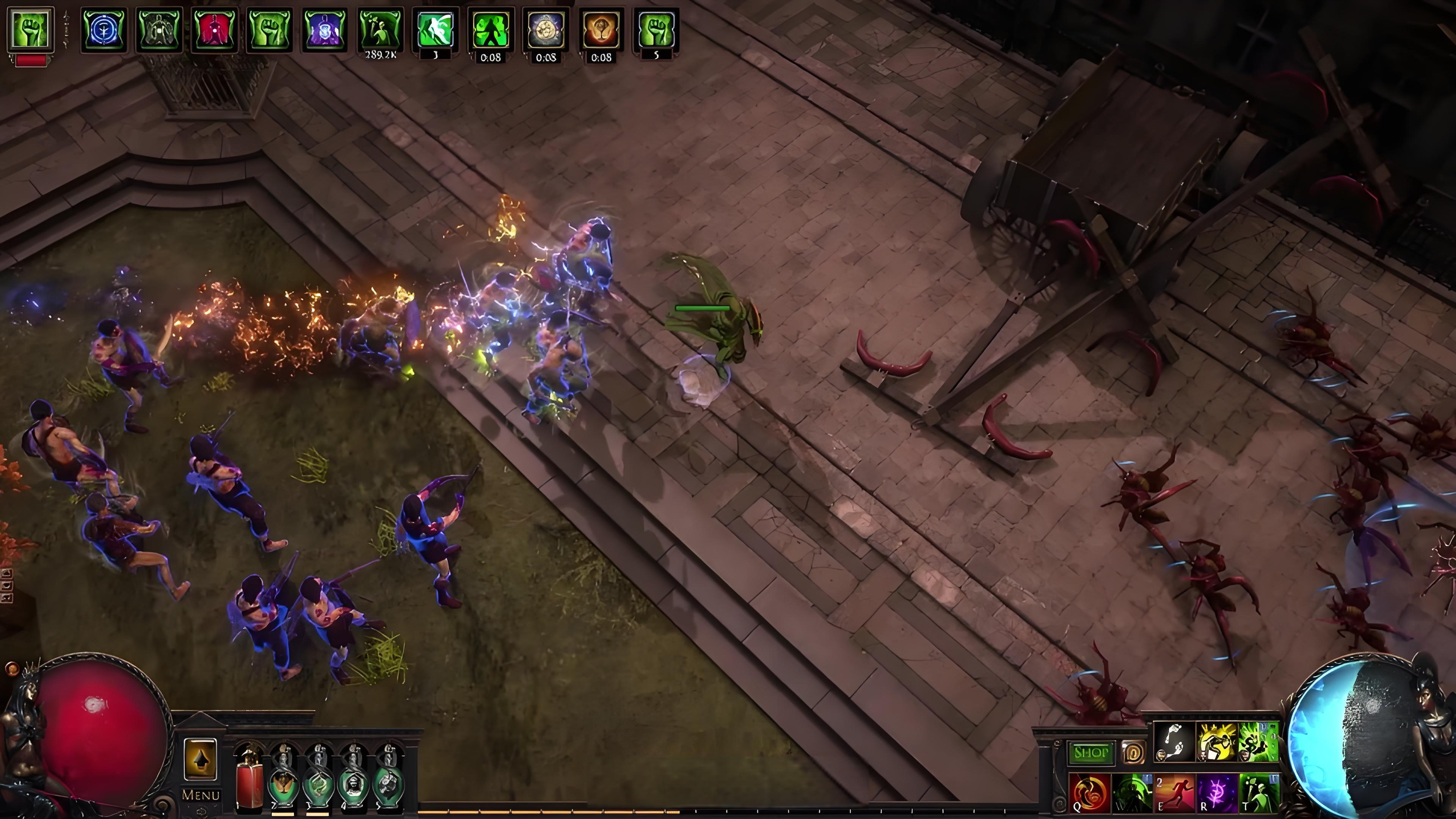The height and width of the screenshot is (819, 1456).
Task: Click the purple figure aura buff icon
Action: 325,30
